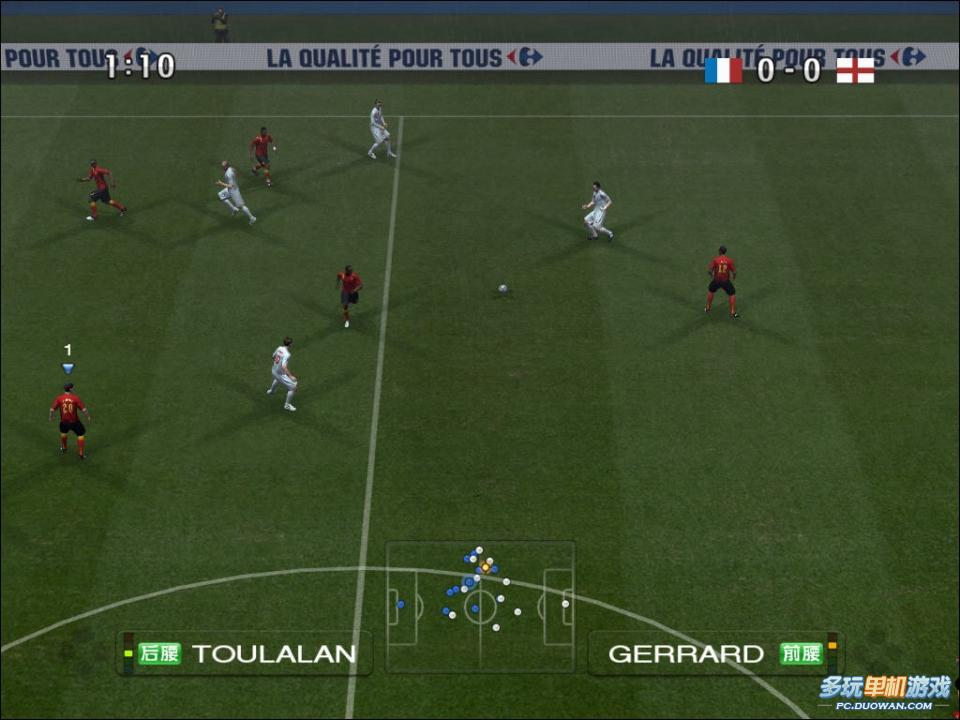960x720 pixels.
Task: Click the green position badge beside TOULALAN
Action: coord(159,654)
